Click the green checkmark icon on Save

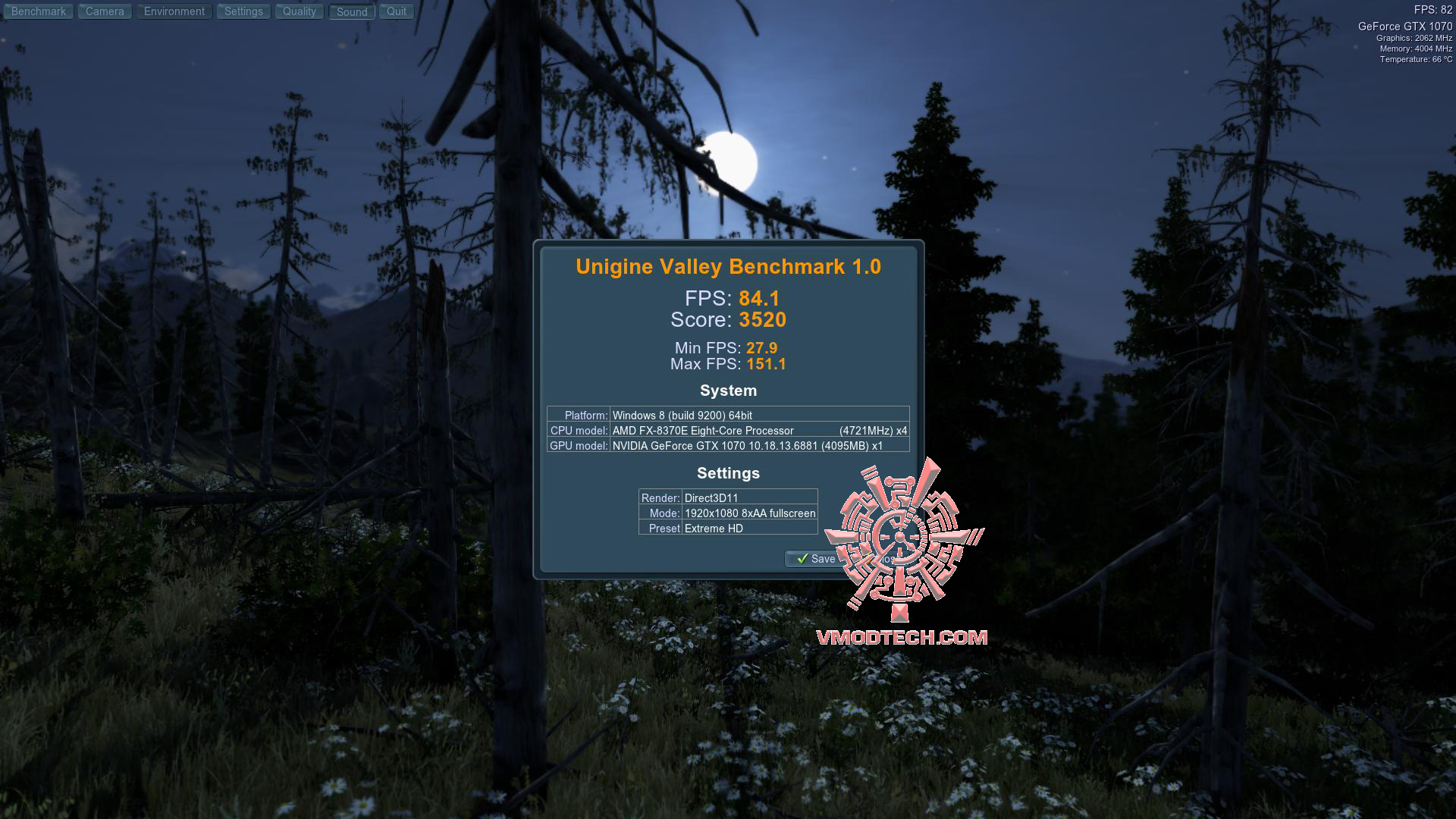click(803, 559)
